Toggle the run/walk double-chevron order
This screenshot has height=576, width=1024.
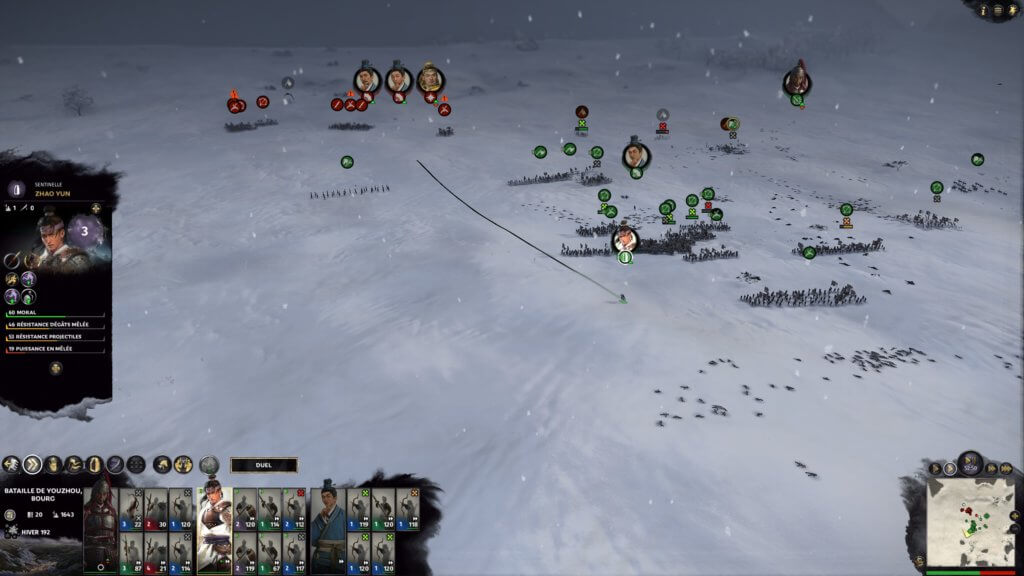coord(32,465)
